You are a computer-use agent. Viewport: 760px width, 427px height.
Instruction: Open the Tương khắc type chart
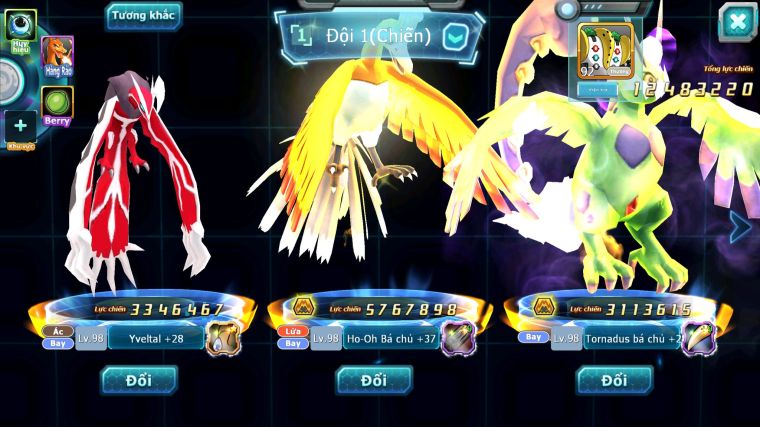click(x=143, y=15)
